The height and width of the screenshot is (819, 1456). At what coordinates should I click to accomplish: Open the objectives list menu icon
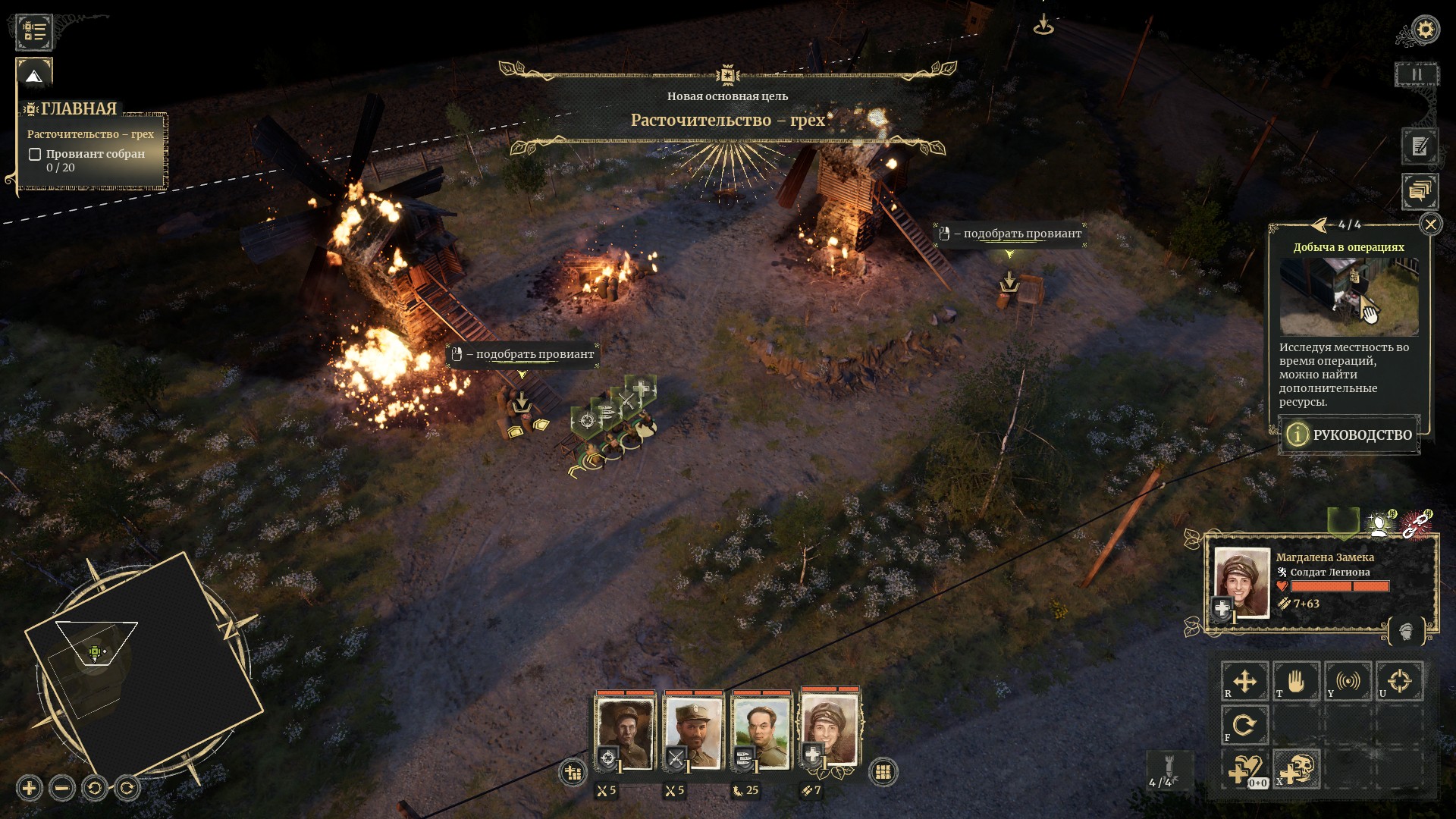34,31
